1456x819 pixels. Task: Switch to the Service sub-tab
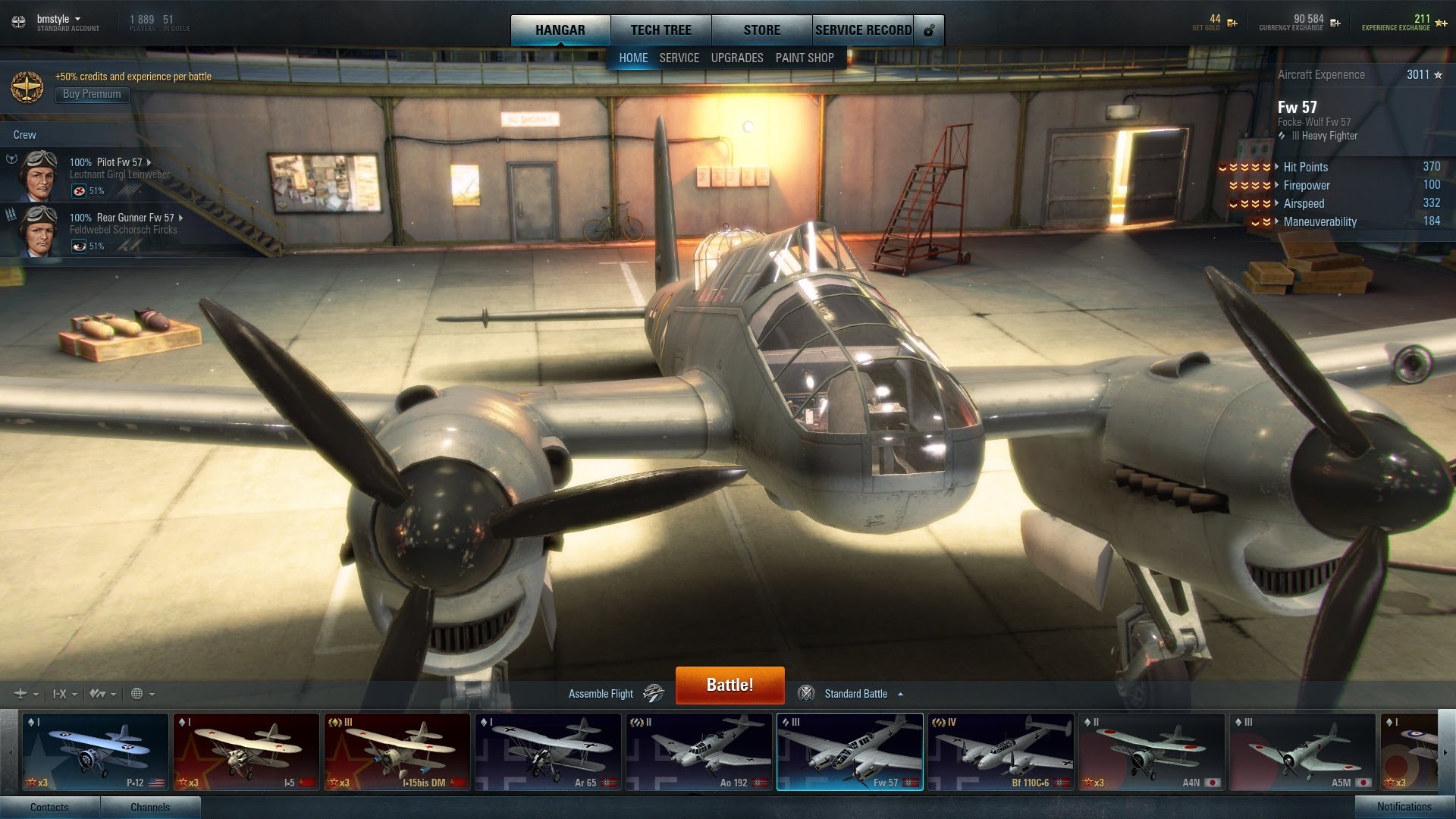[x=679, y=58]
